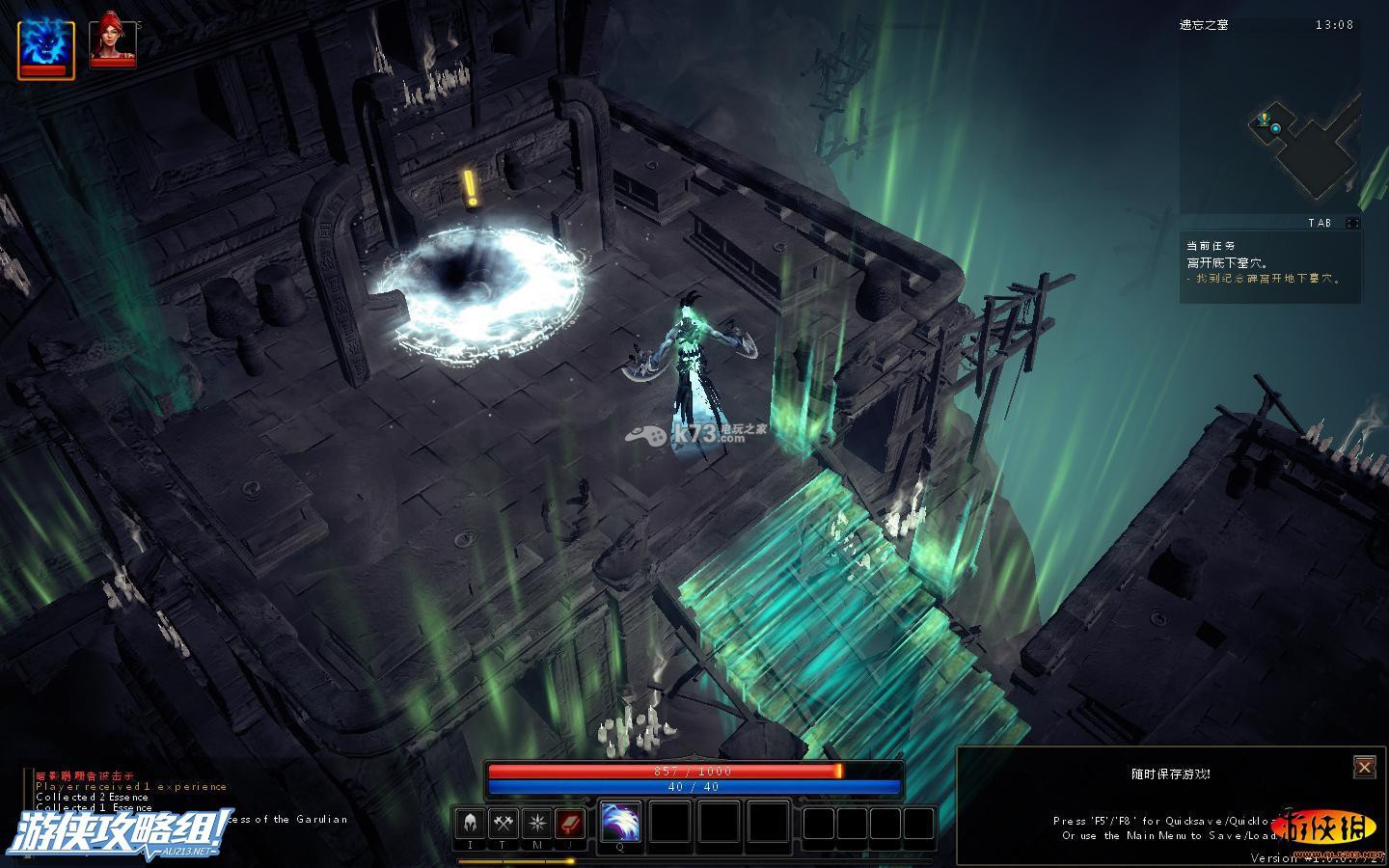Activate the purple claw slash skill
1389x868 pixels.
pos(620,822)
